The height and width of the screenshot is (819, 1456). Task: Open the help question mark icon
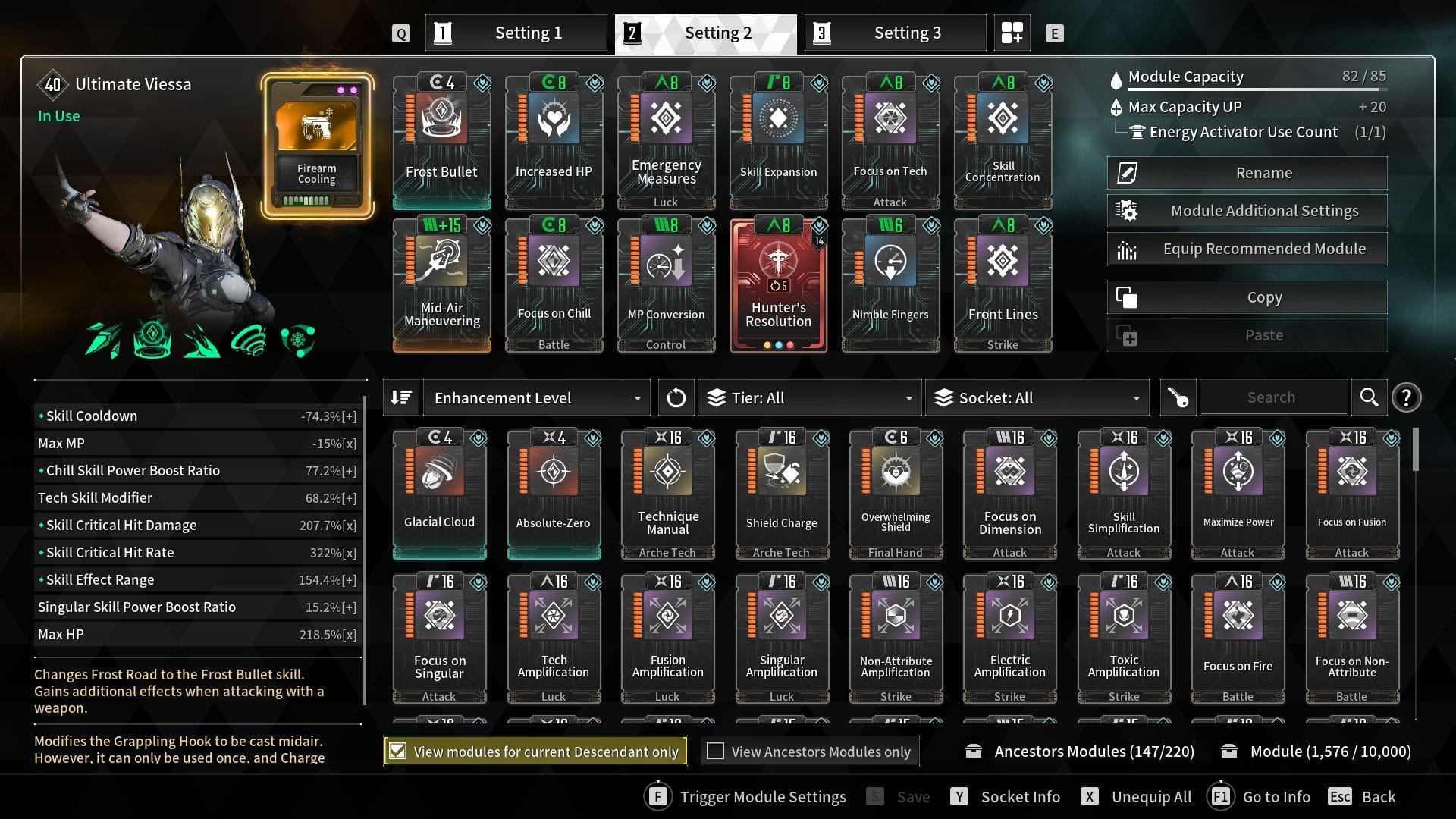coord(1407,397)
